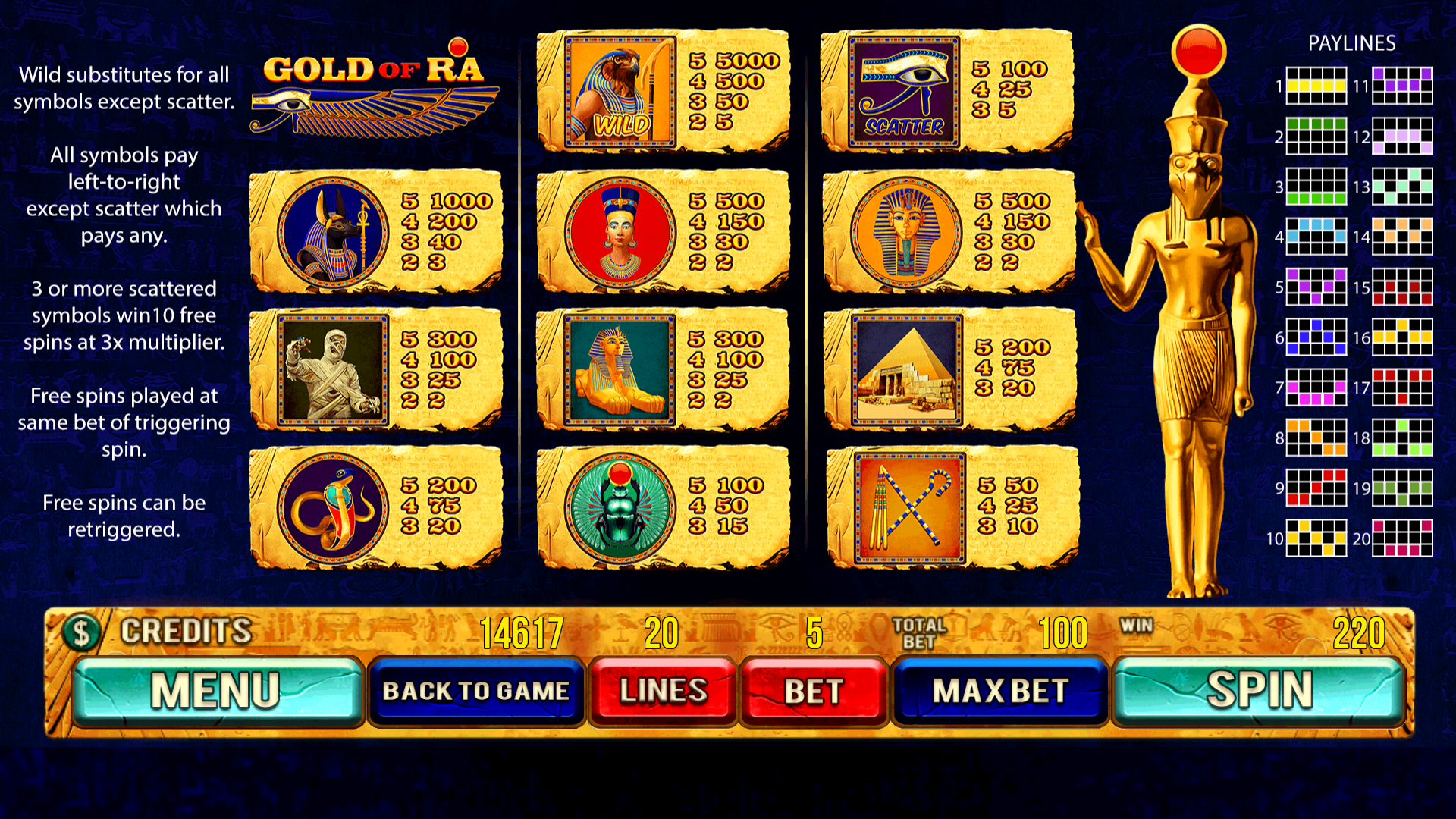Click the Pyramid symbol tile
The width and height of the screenshot is (1456, 819).
[x=906, y=369]
